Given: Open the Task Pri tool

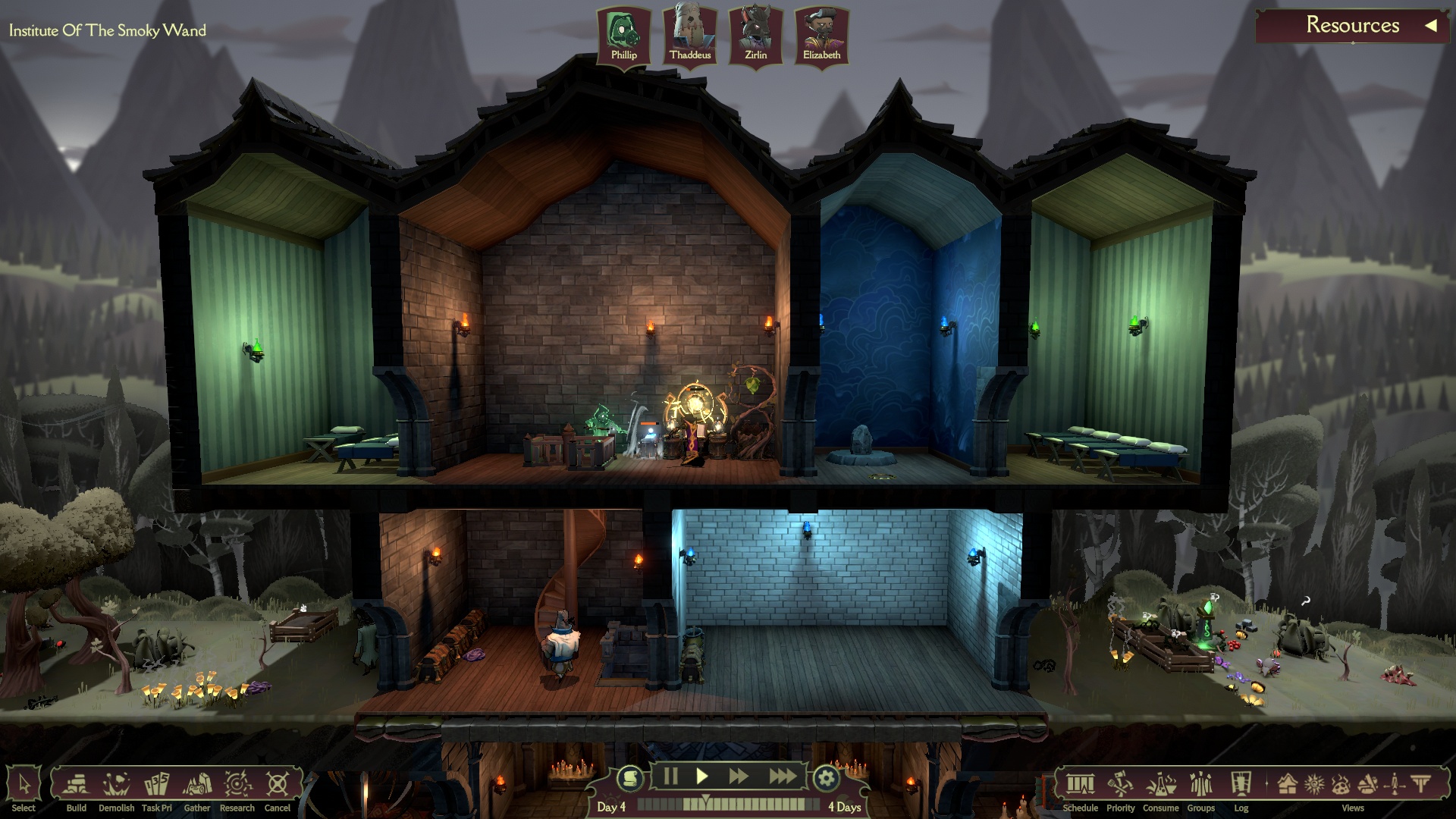Looking at the screenshot, I should pos(157,786).
